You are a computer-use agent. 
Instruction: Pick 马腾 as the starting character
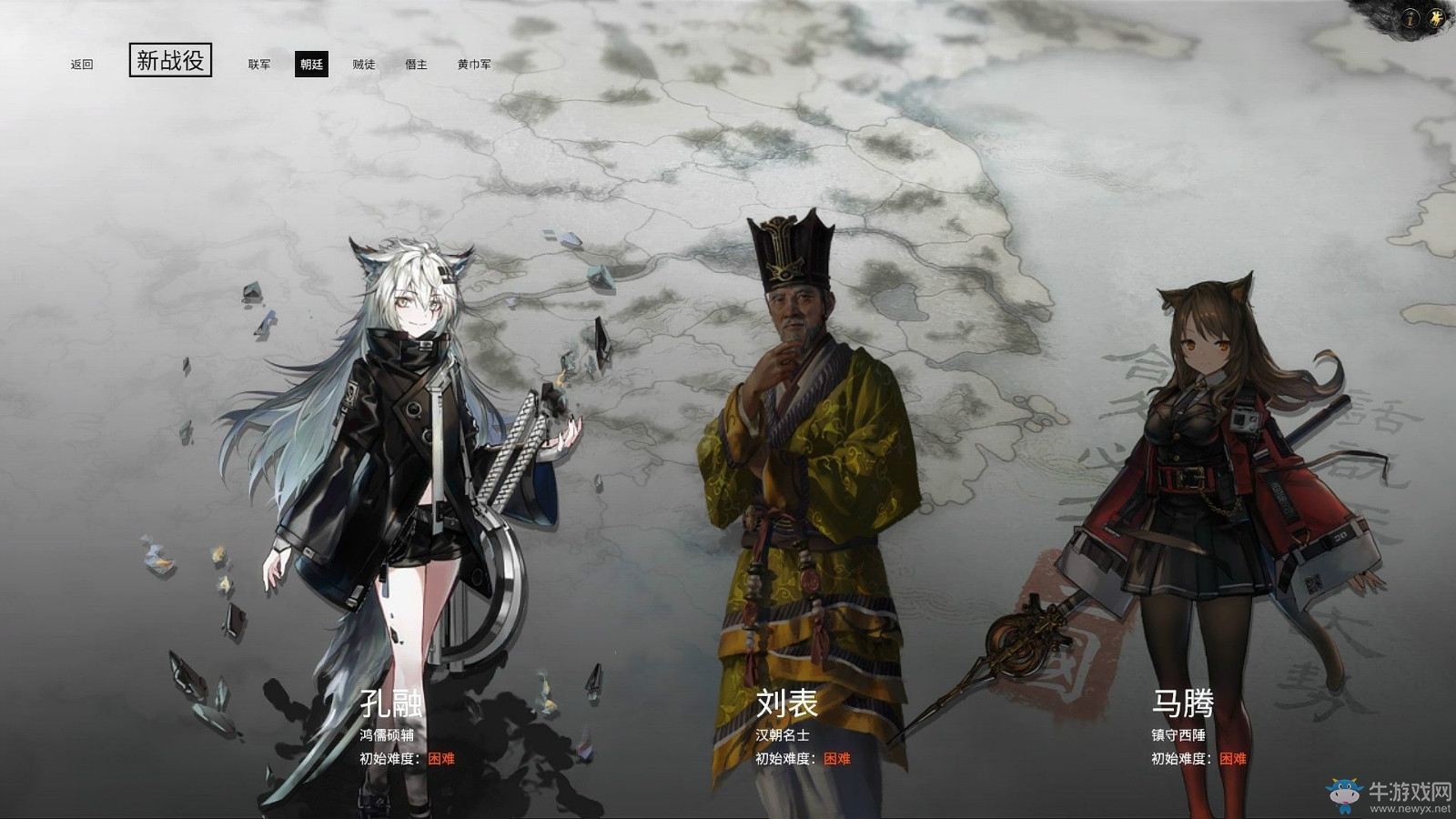coord(1182,703)
